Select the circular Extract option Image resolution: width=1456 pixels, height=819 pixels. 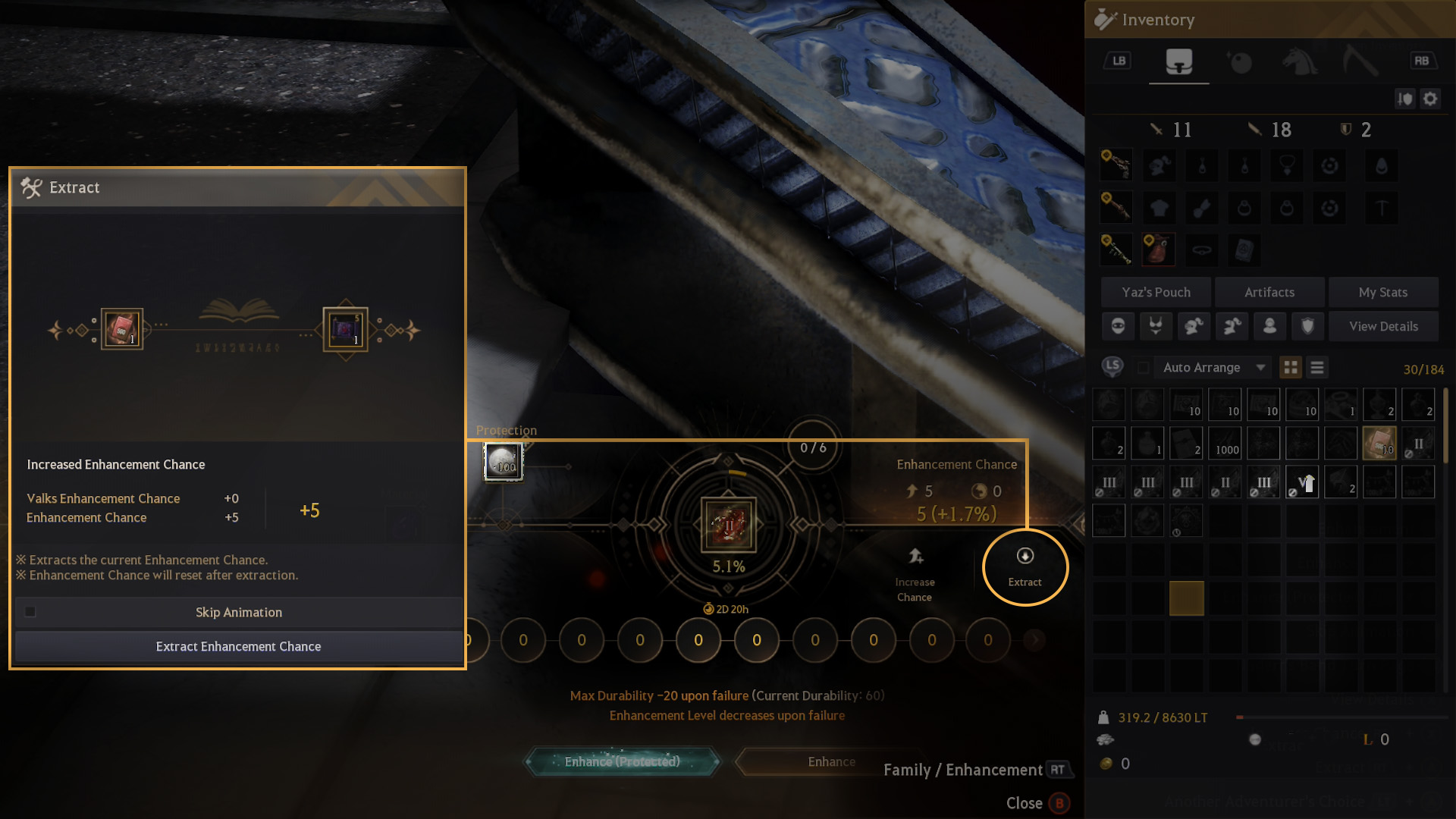click(x=1025, y=567)
